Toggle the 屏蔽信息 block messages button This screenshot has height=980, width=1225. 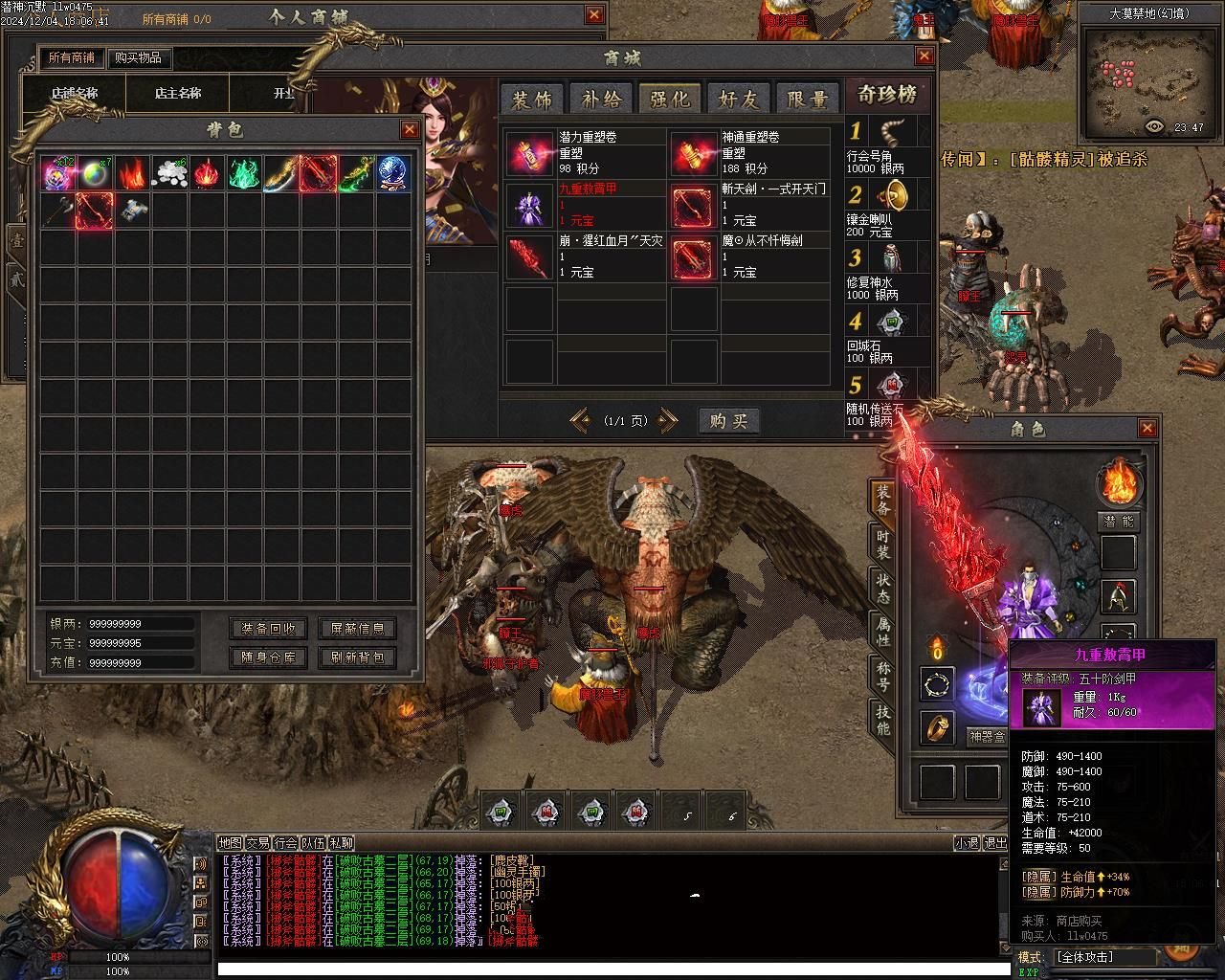coord(358,629)
